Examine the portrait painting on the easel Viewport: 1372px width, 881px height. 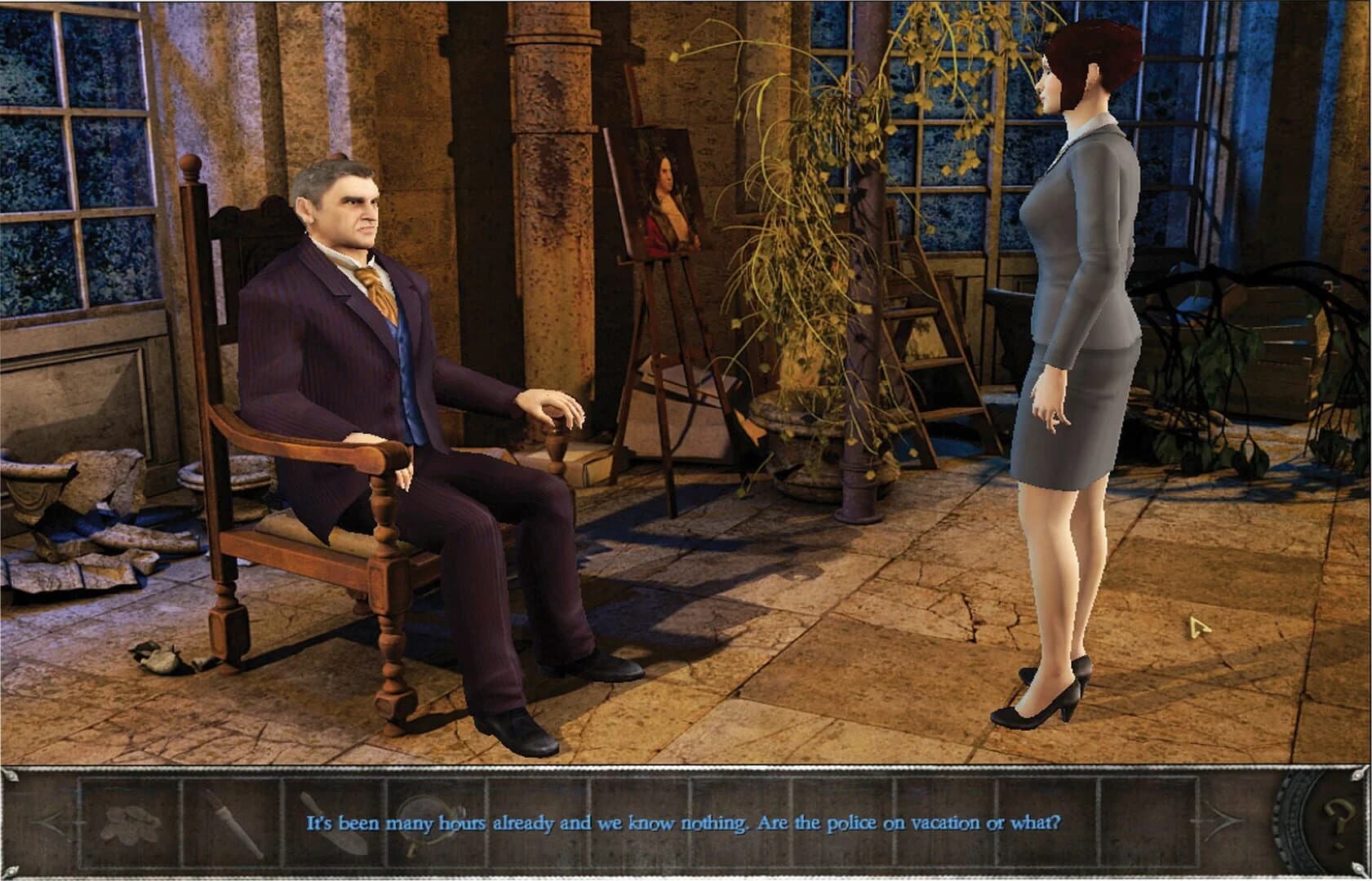[x=665, y=204]
